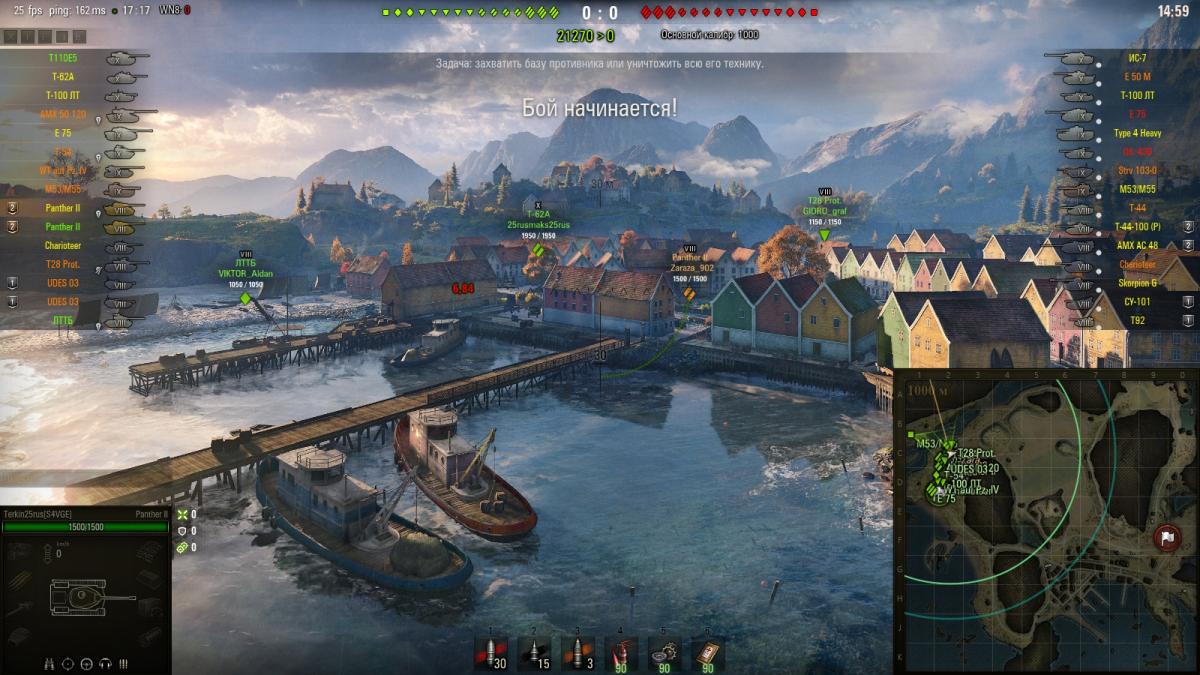Click the enemy base flag on the minimap
This screenshot has width=1200, height=675.
(1165, 537)
